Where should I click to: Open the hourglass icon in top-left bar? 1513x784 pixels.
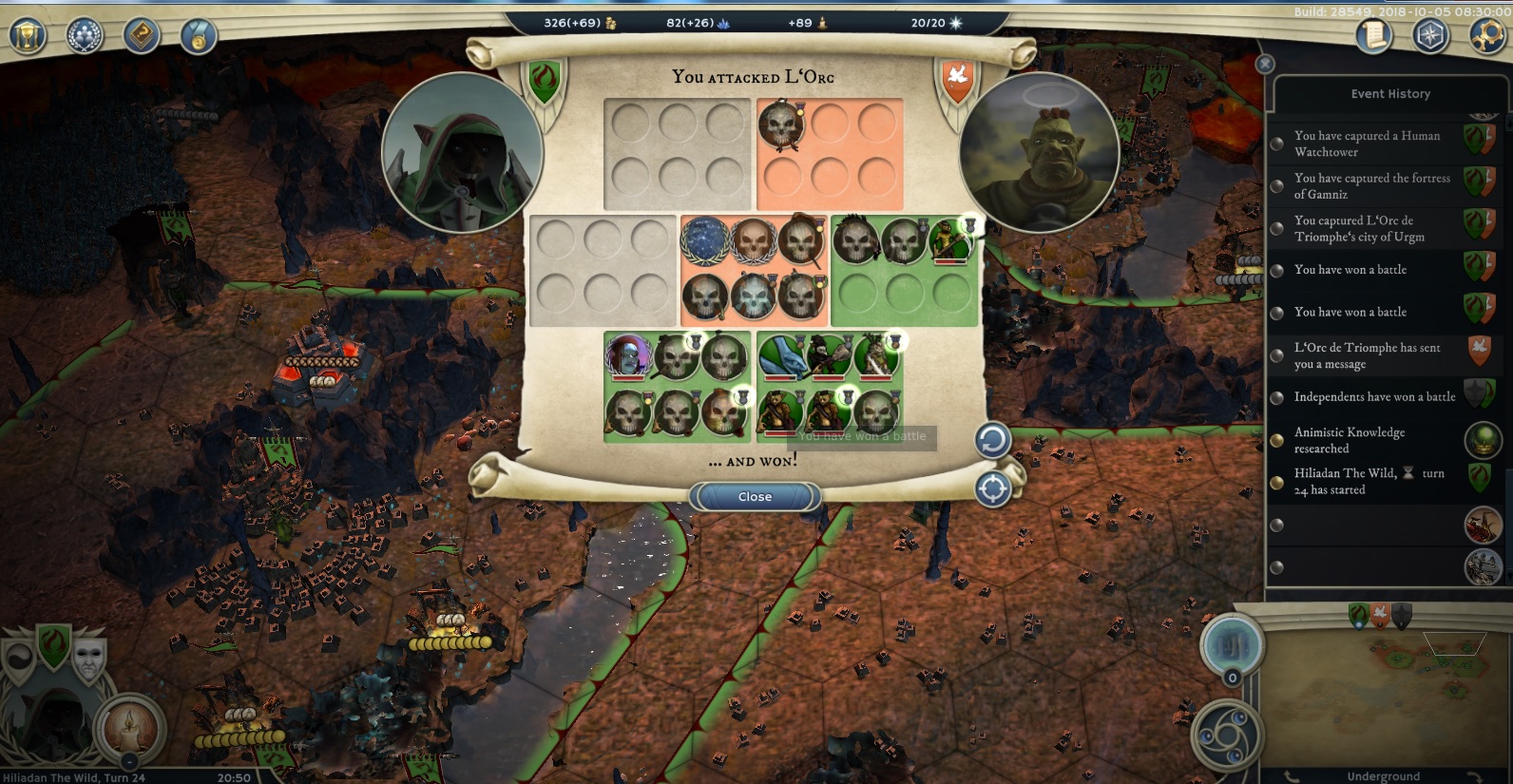(29, 36)
